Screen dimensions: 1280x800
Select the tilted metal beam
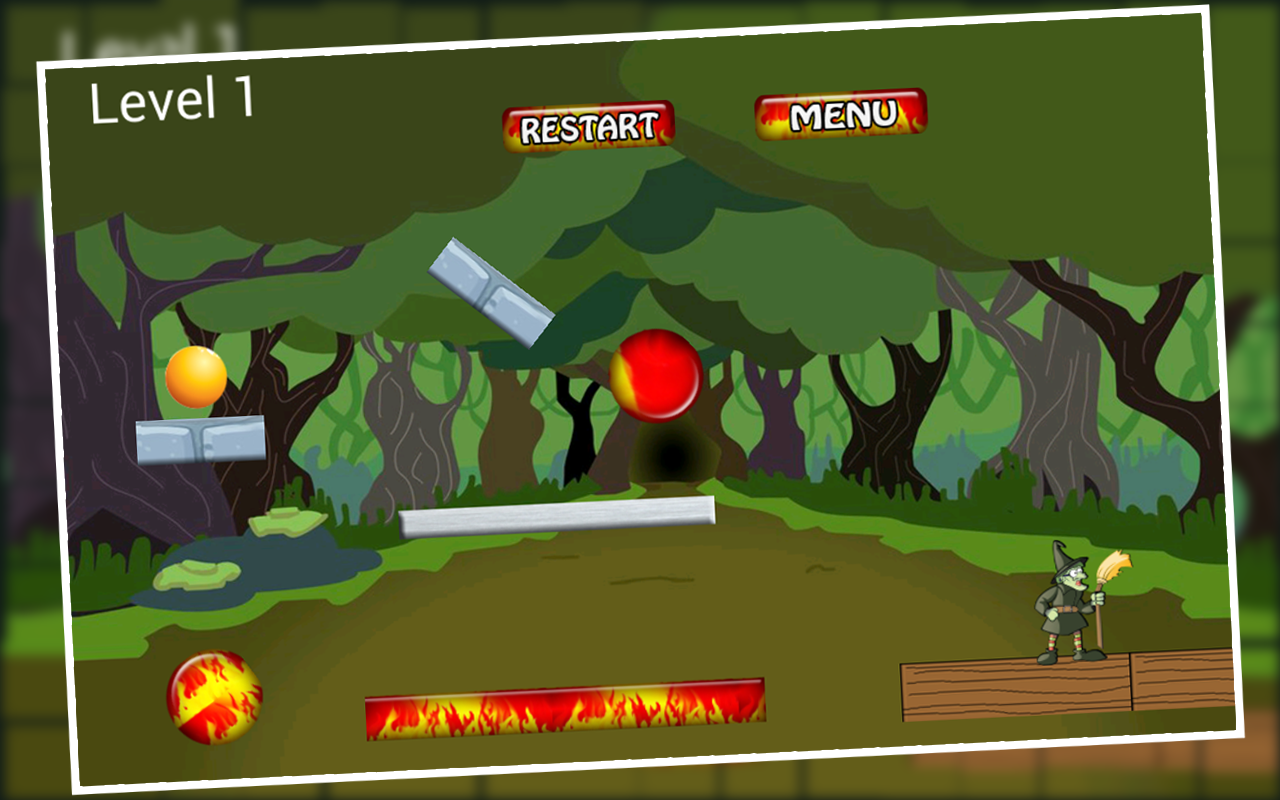pyautogui.click(x=490, y=288)
